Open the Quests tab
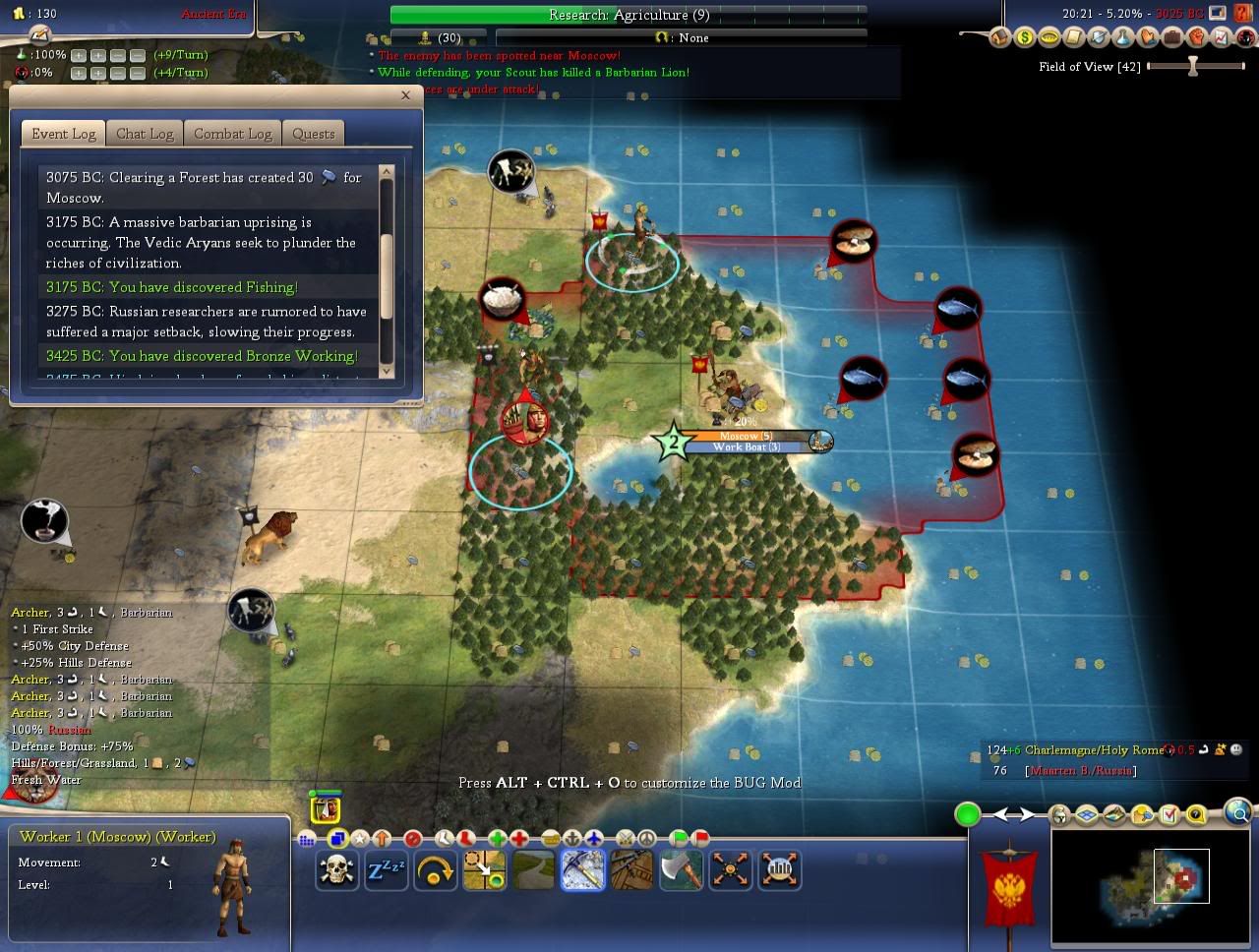Viewport: 1259px width, 952px height. click(313, 133)
